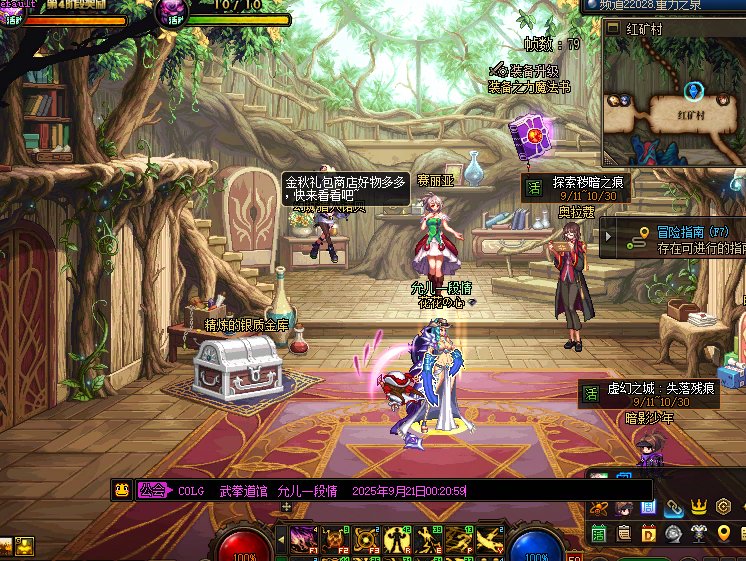Image resolution: width=746 pixels, height=561 pixels.
Task: Activate the F2 skill icon
Action: 334,538
